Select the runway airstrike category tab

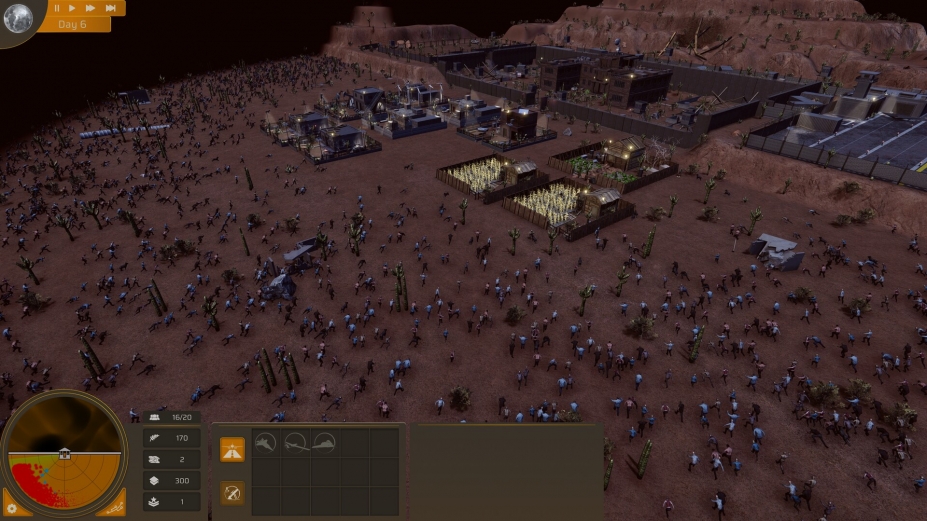pos(232,449)
